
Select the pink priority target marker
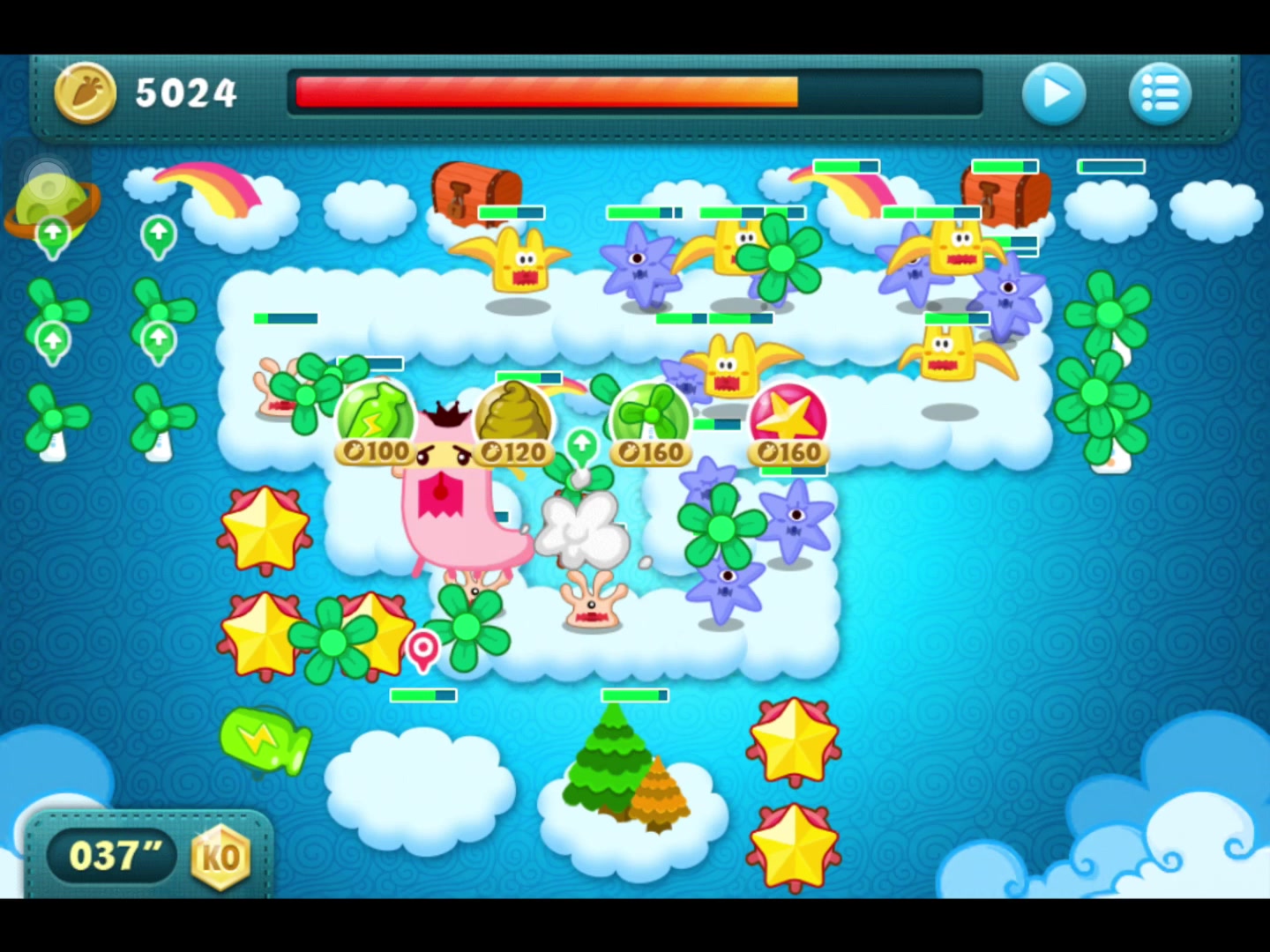(x=423, y=650)
